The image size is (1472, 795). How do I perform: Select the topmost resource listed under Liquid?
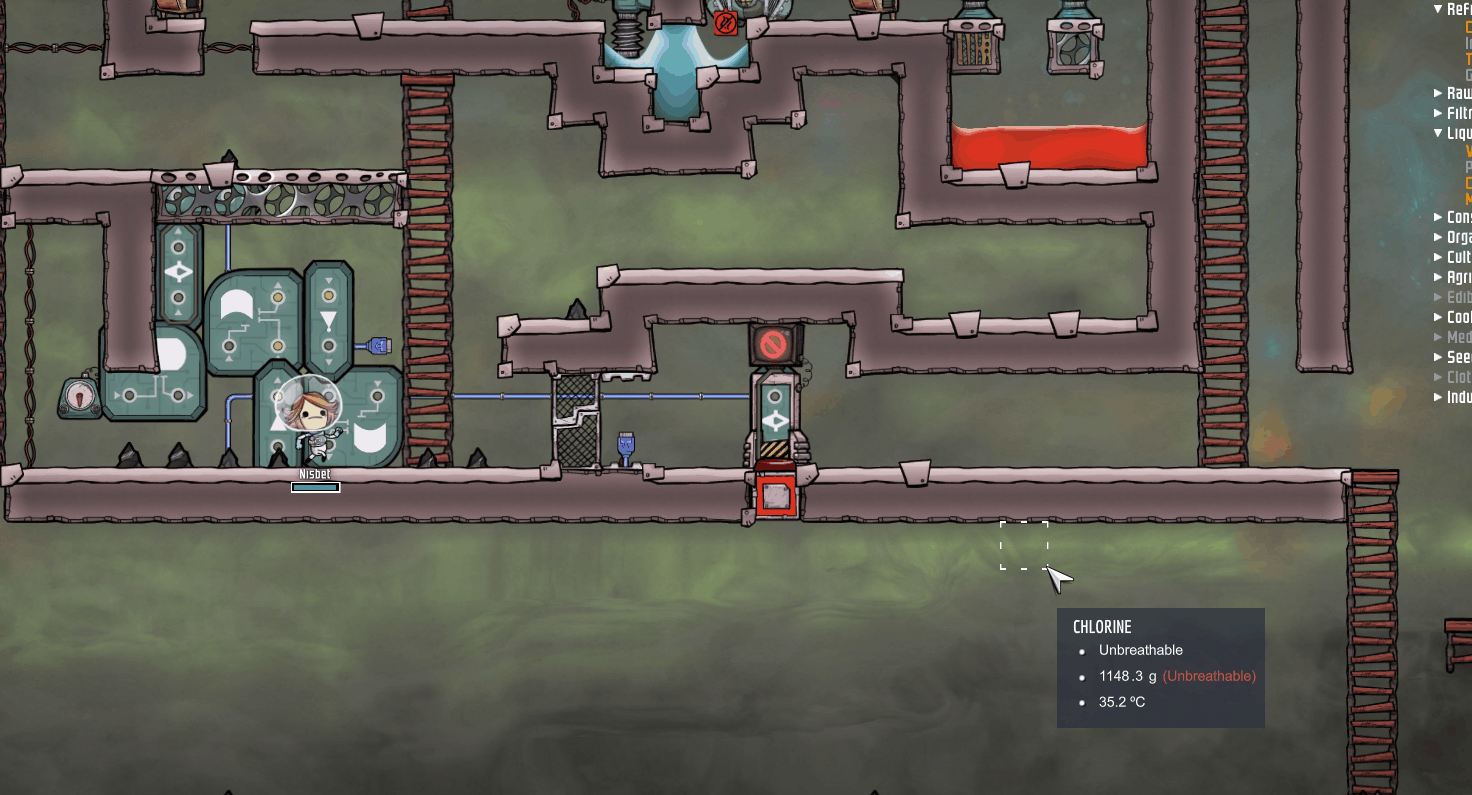tap(1466, 153)
